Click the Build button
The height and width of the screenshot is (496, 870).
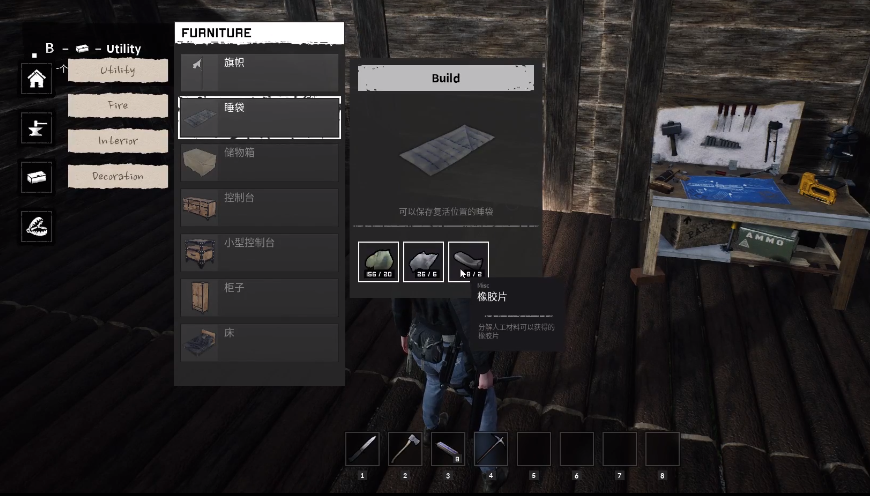(x=446, y=78)
